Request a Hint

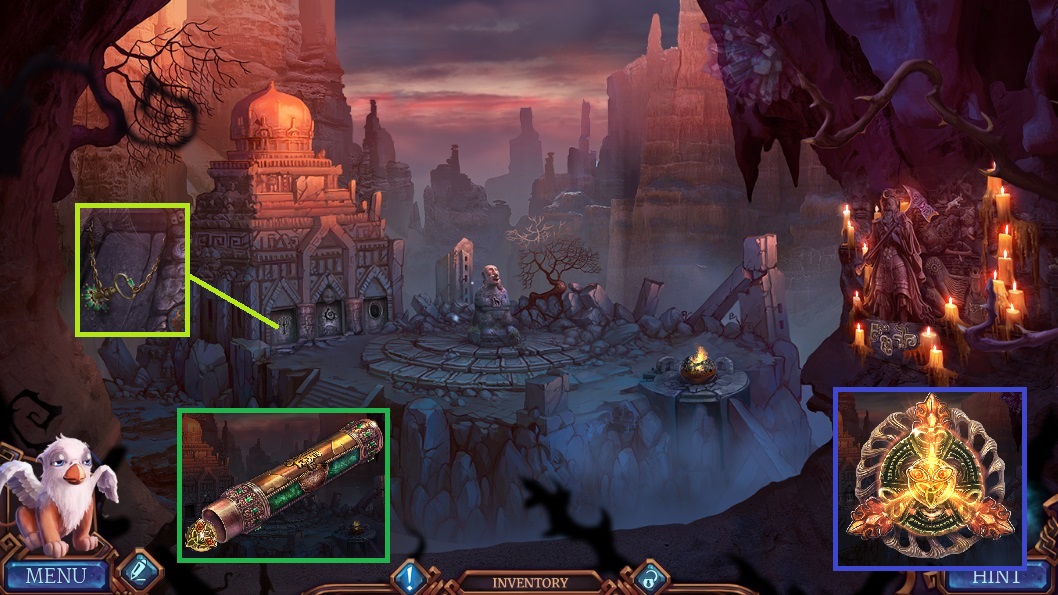click(x=995, y=577)
